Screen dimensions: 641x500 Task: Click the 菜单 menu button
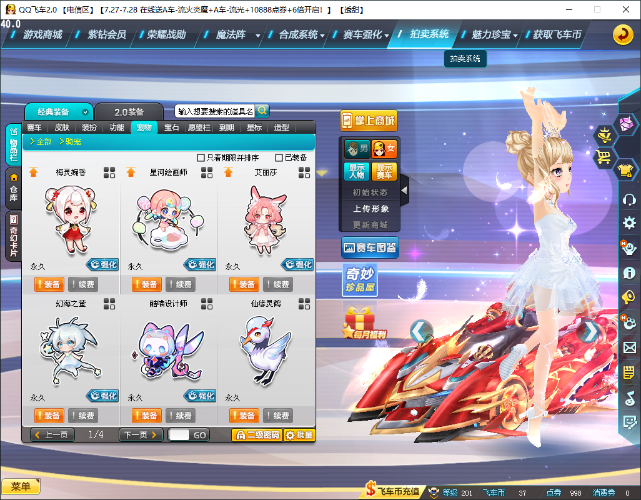click(x=20, y=487)
